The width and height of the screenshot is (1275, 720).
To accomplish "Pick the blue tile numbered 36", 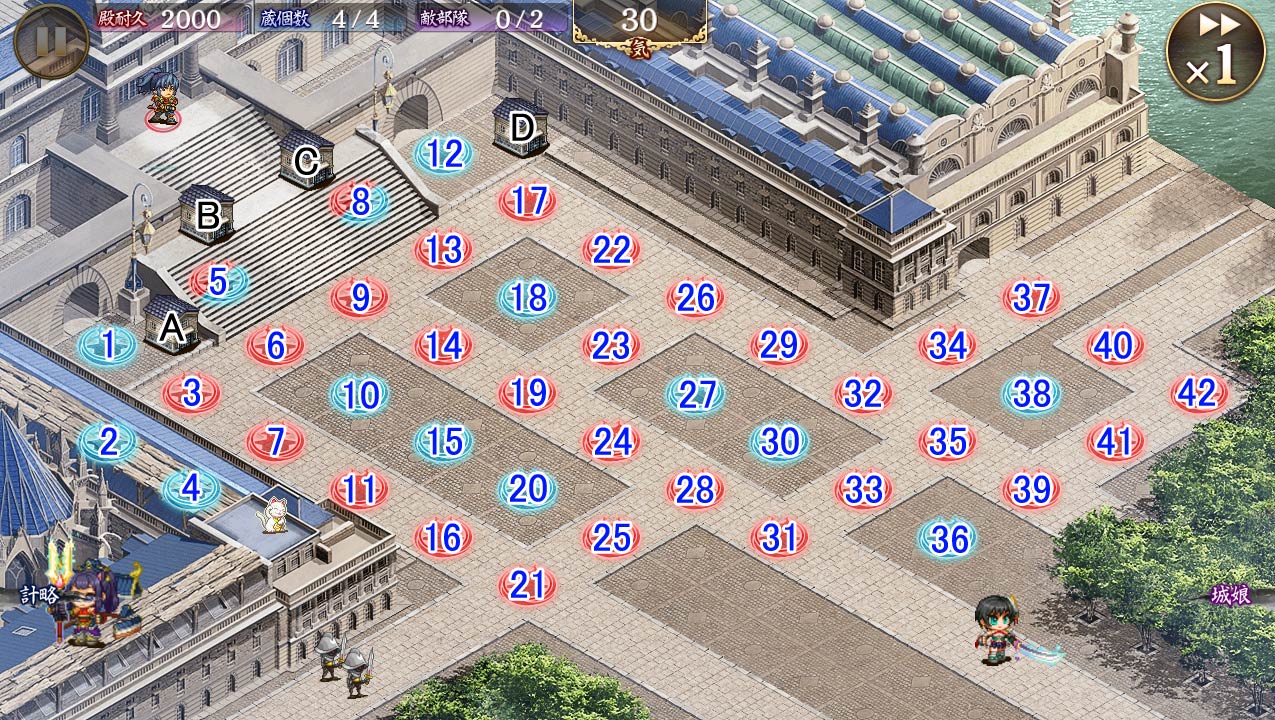I will click(x=948, y=539).
